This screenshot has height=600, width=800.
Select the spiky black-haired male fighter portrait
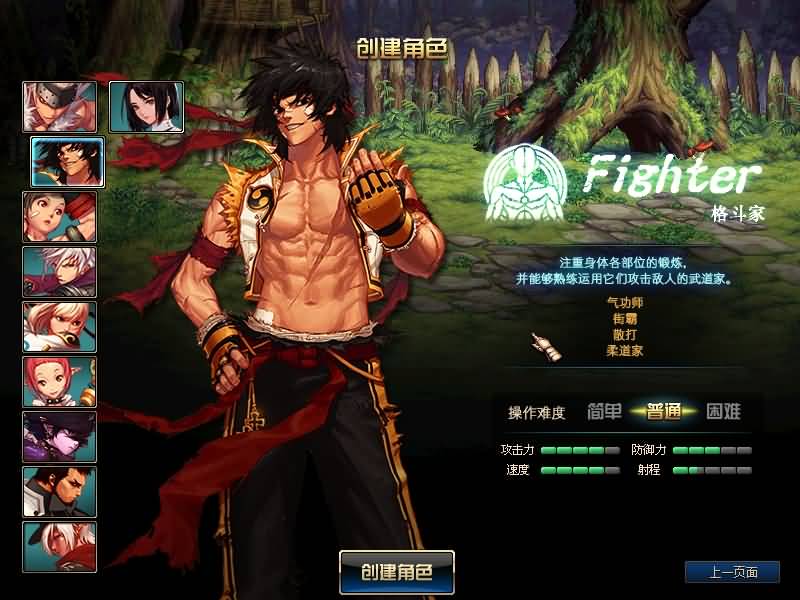(x=68, y=162)
